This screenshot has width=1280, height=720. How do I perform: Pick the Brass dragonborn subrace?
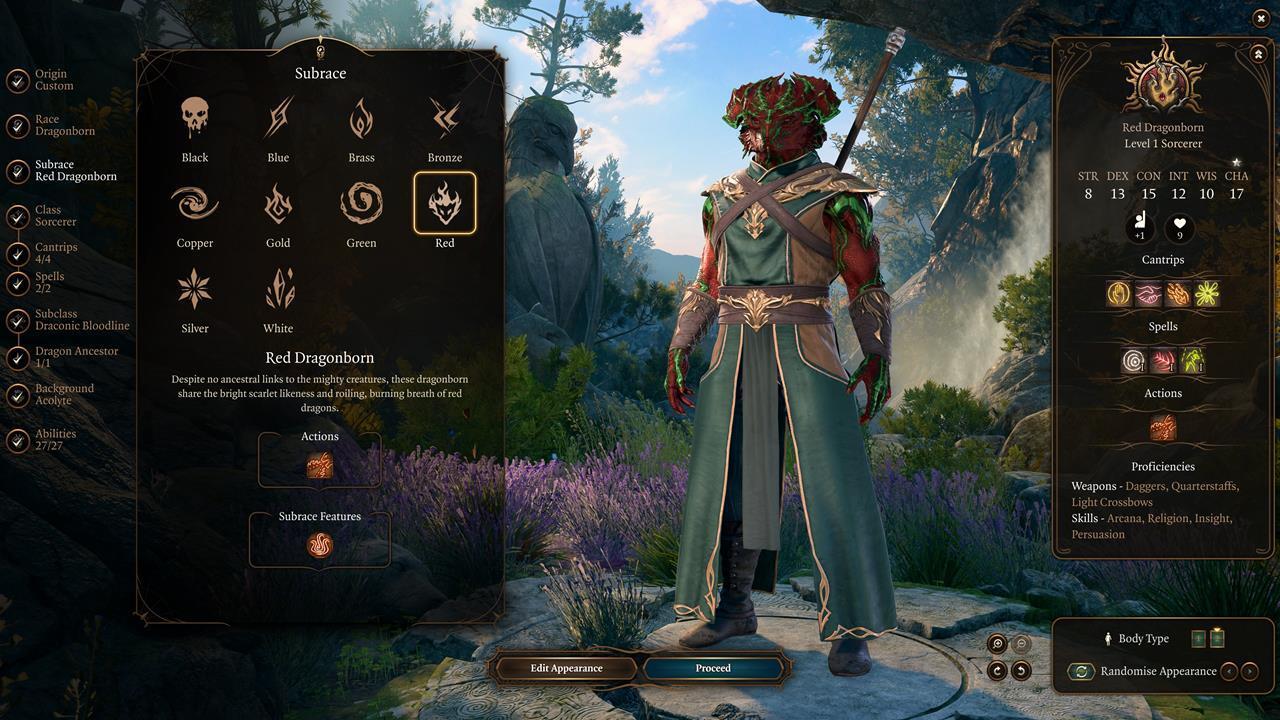click(x=361, y=119)
